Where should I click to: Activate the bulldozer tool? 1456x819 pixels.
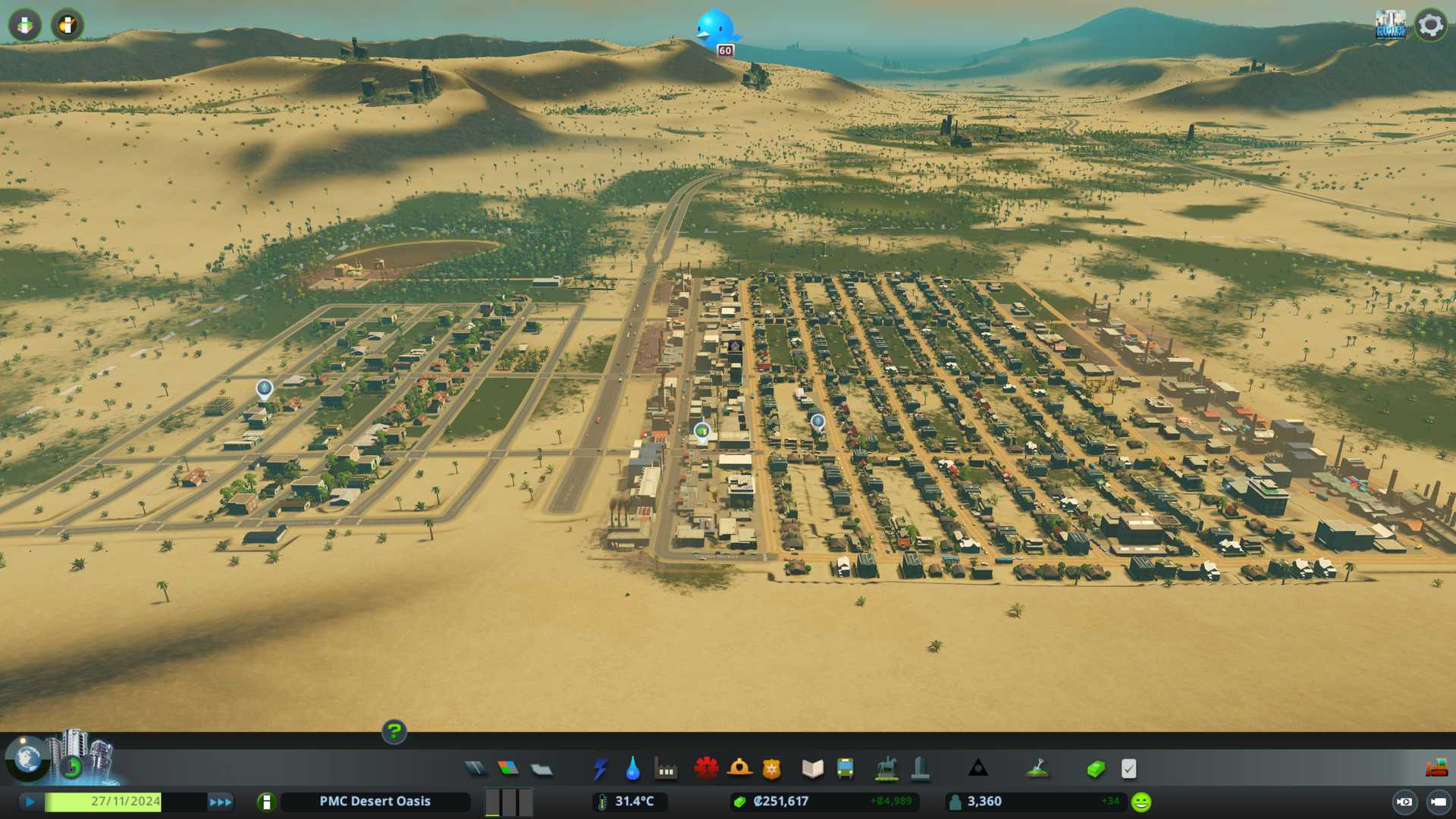(x=1436, y=769)
